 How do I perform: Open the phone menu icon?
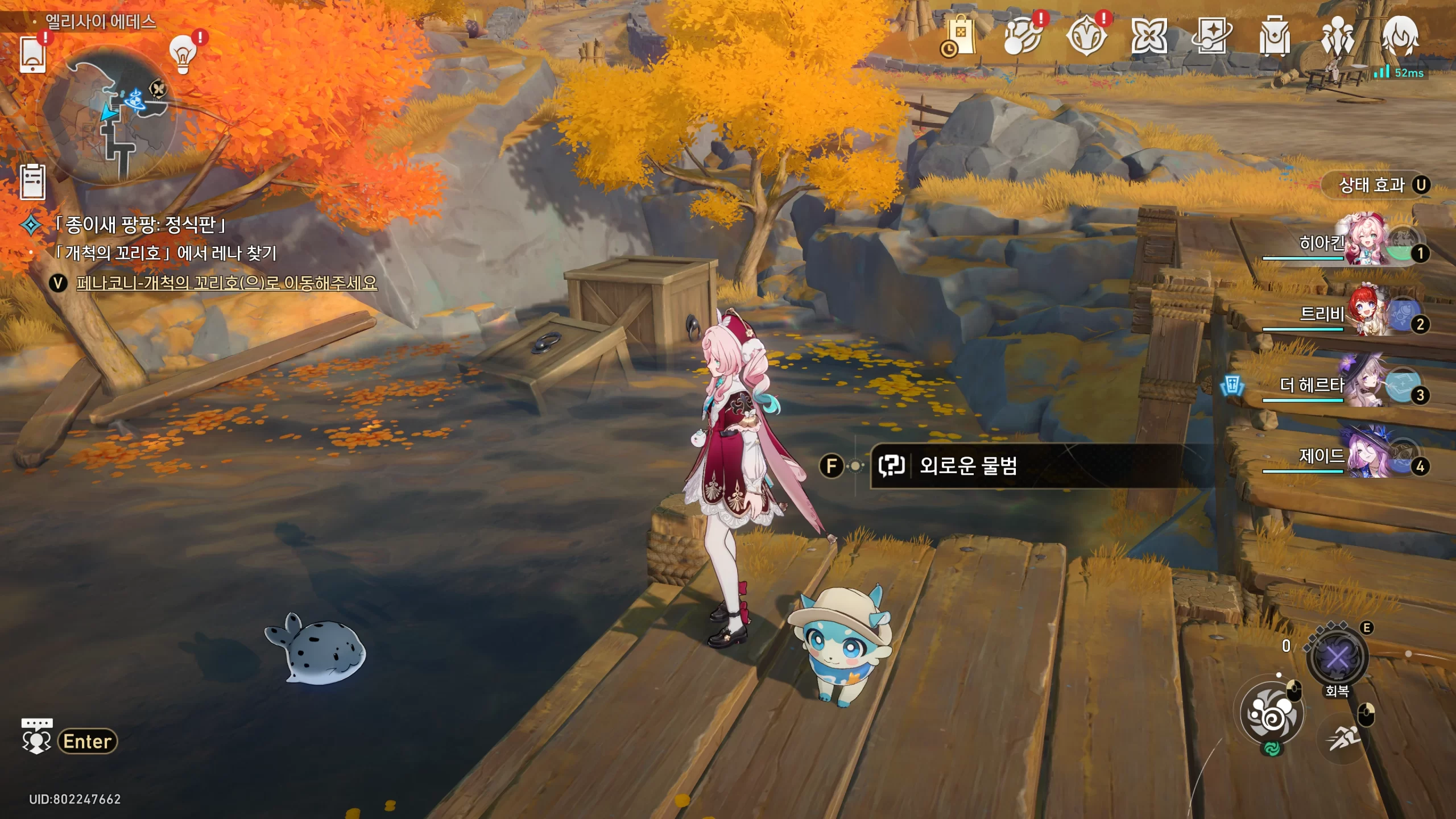click(32, 55)
